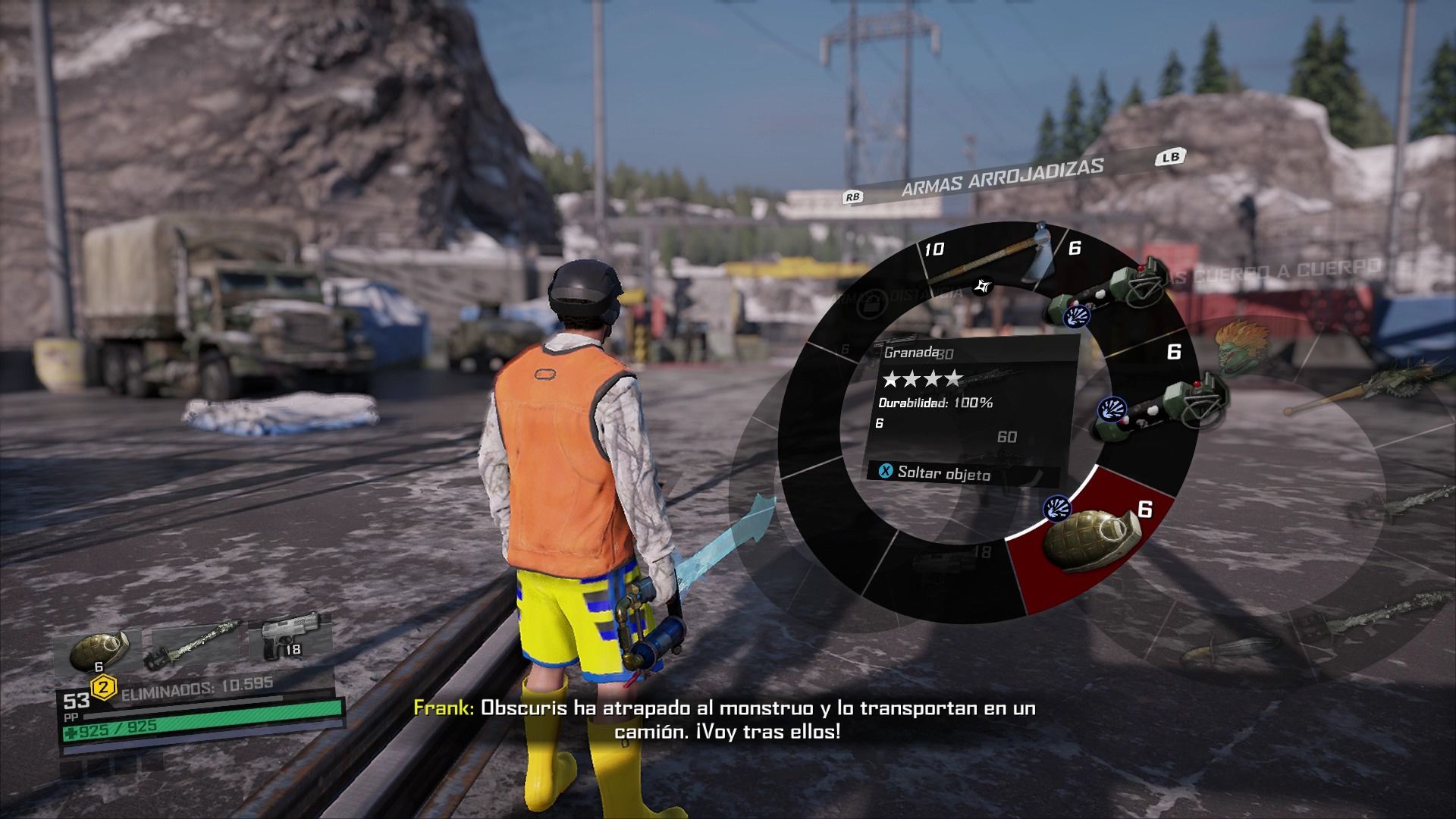Click the Armas Arrojadizas category header
This screenshot has width=1456, height=819.
coord(1002,177)
